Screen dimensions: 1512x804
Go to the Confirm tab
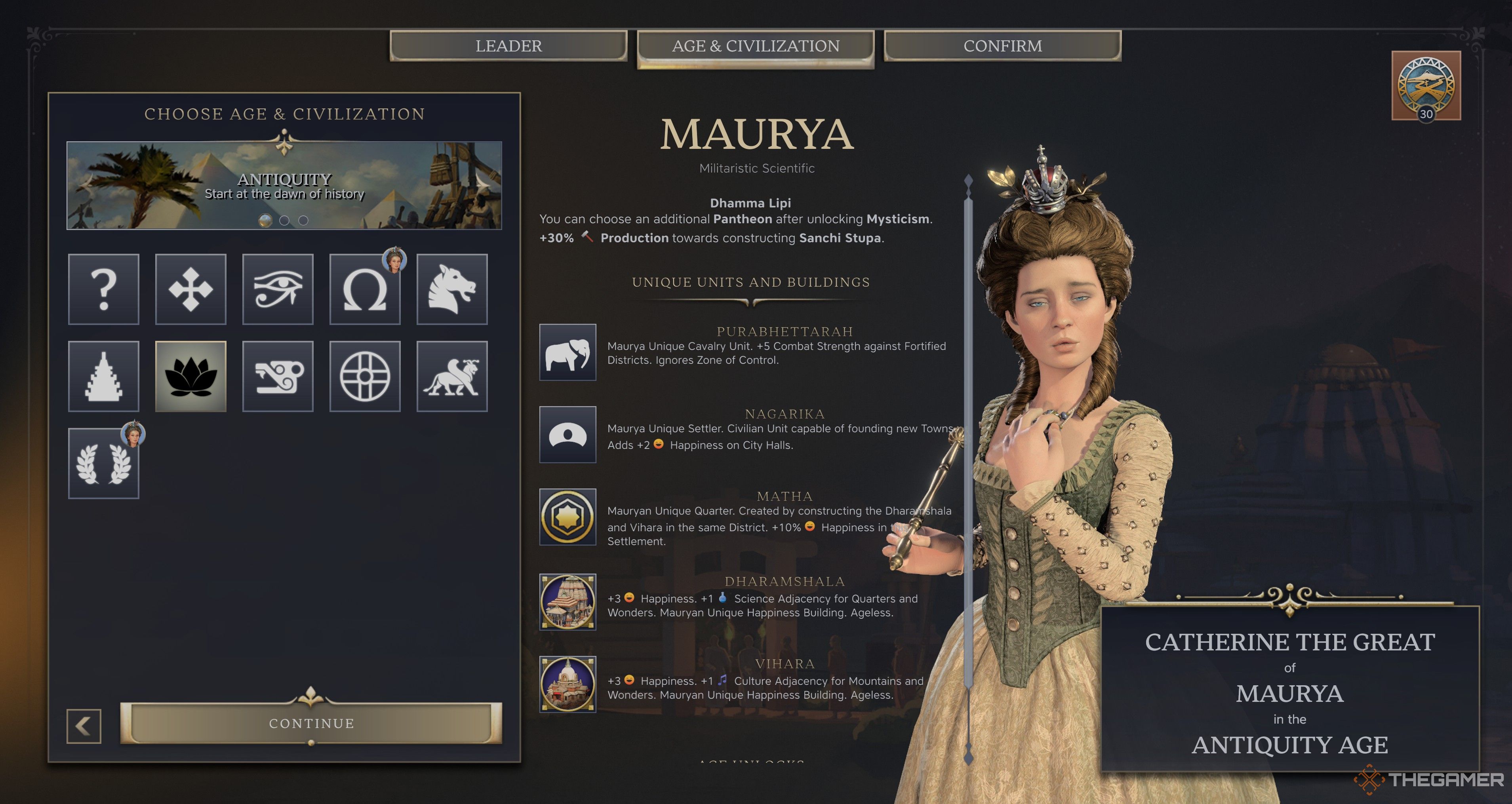point(1003,46)
